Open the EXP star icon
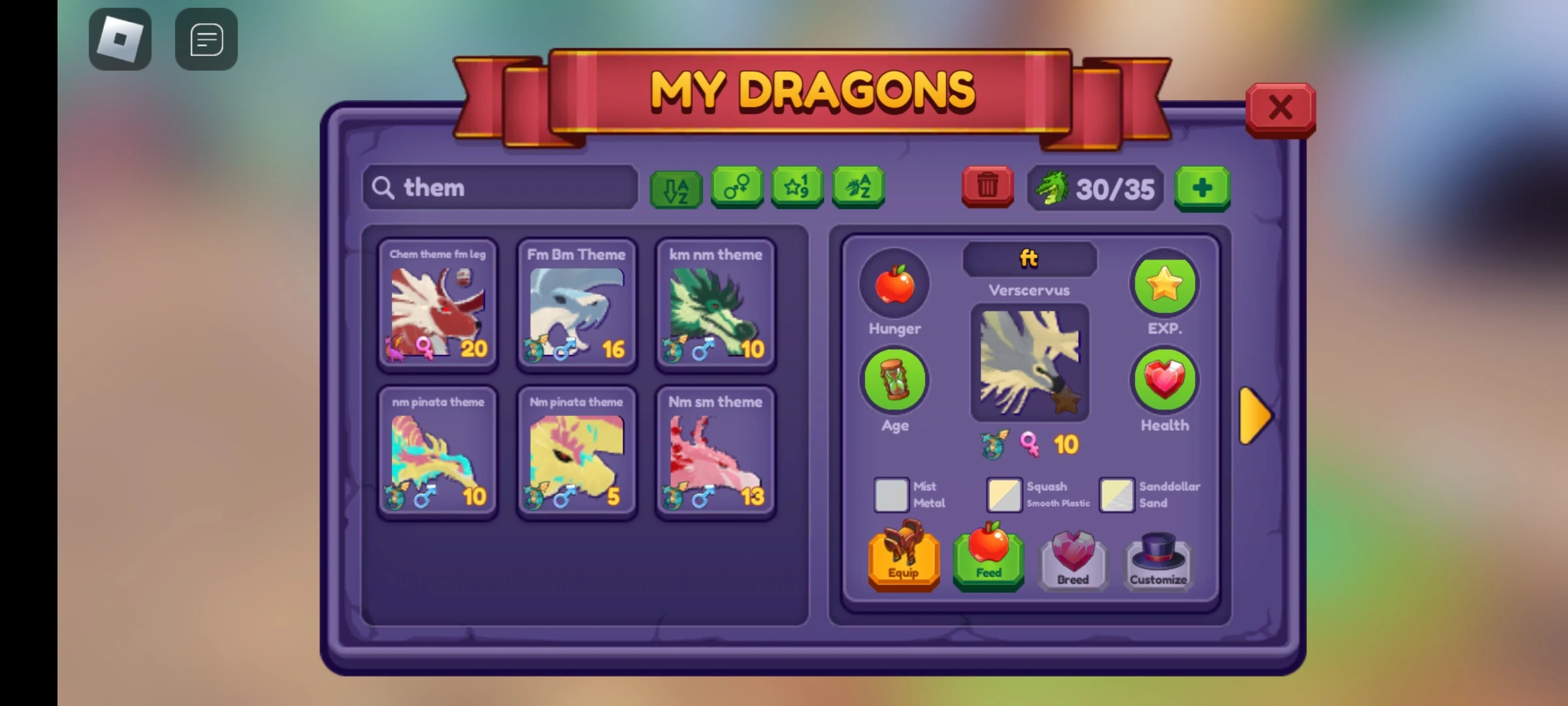This screenshot has height=706, width=1568. click(x=1164, y=284)
